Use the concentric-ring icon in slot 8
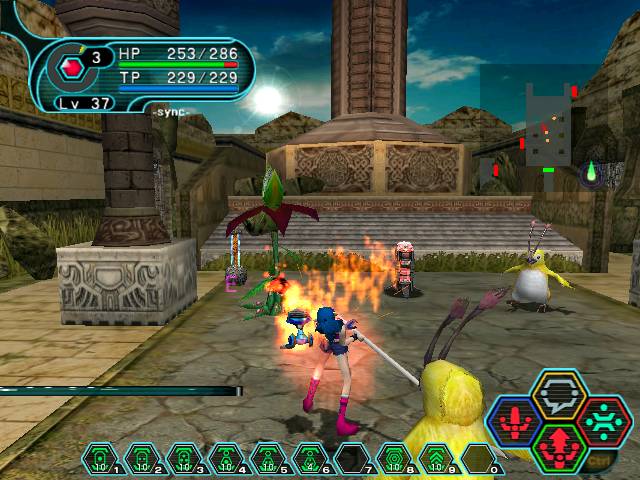 pyautogui.click(x=394, y=458)
